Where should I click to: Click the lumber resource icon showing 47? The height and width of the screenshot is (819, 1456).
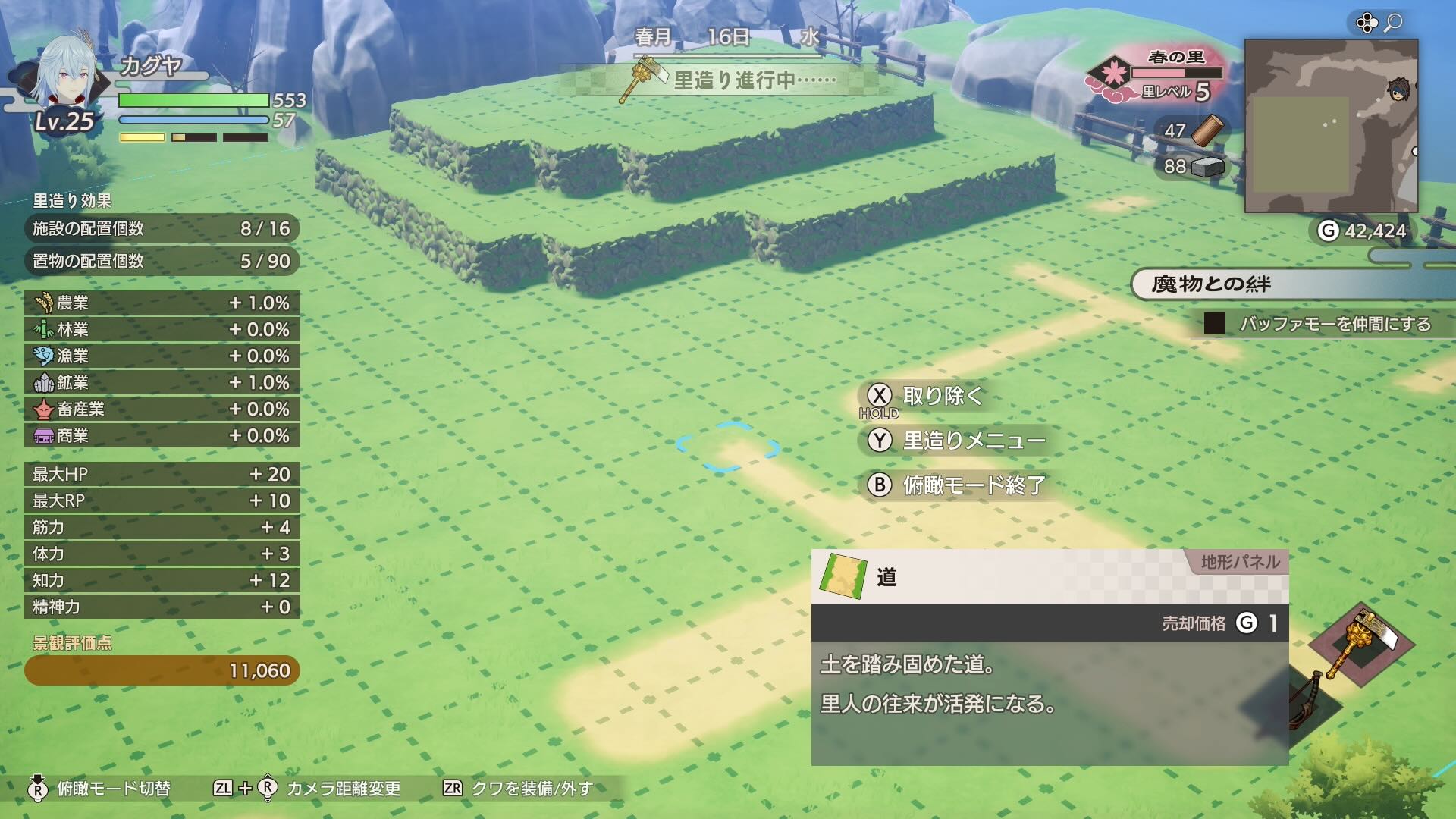click(1210, 129)
